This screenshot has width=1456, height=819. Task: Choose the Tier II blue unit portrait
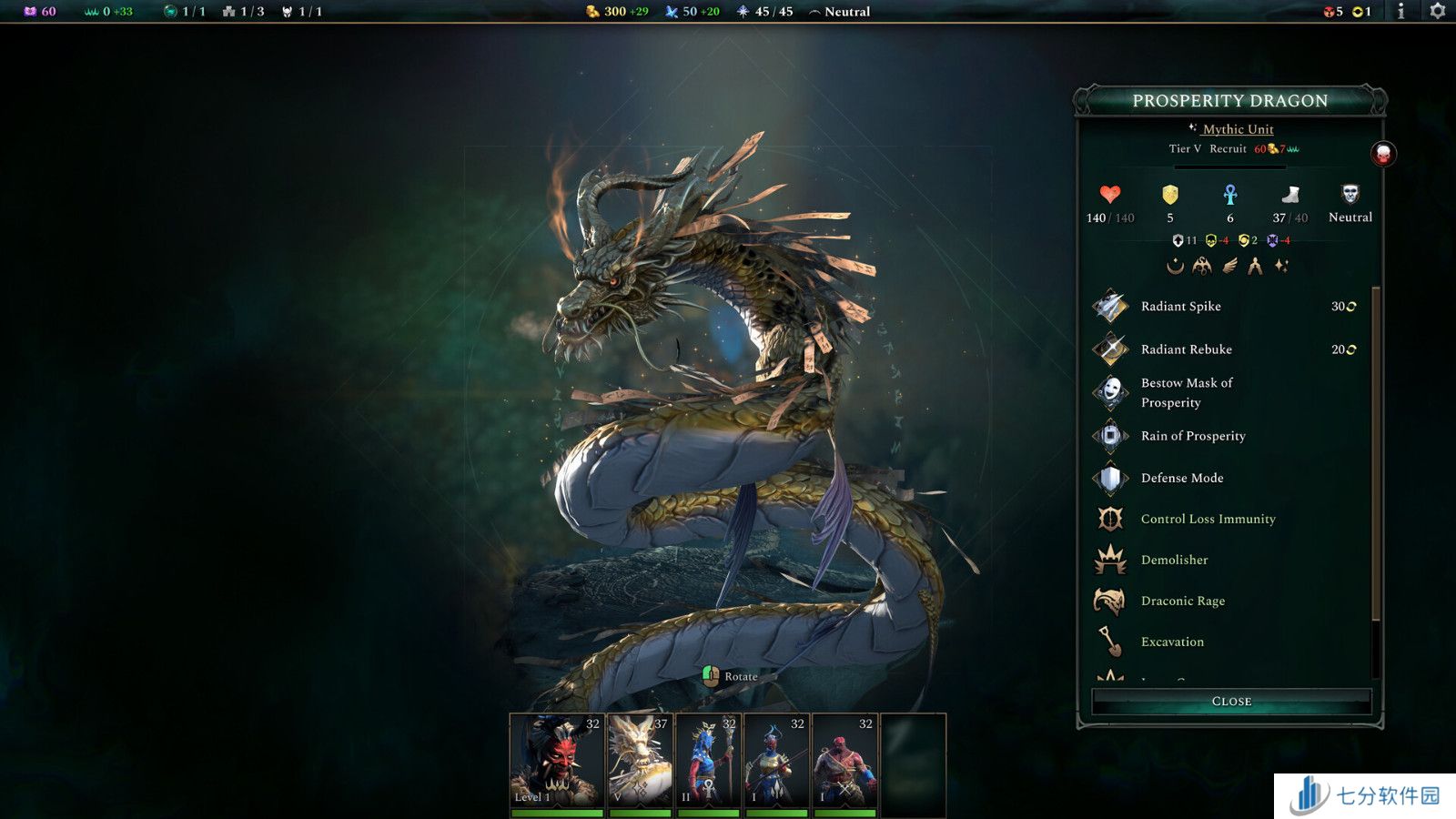coord(708,761)
